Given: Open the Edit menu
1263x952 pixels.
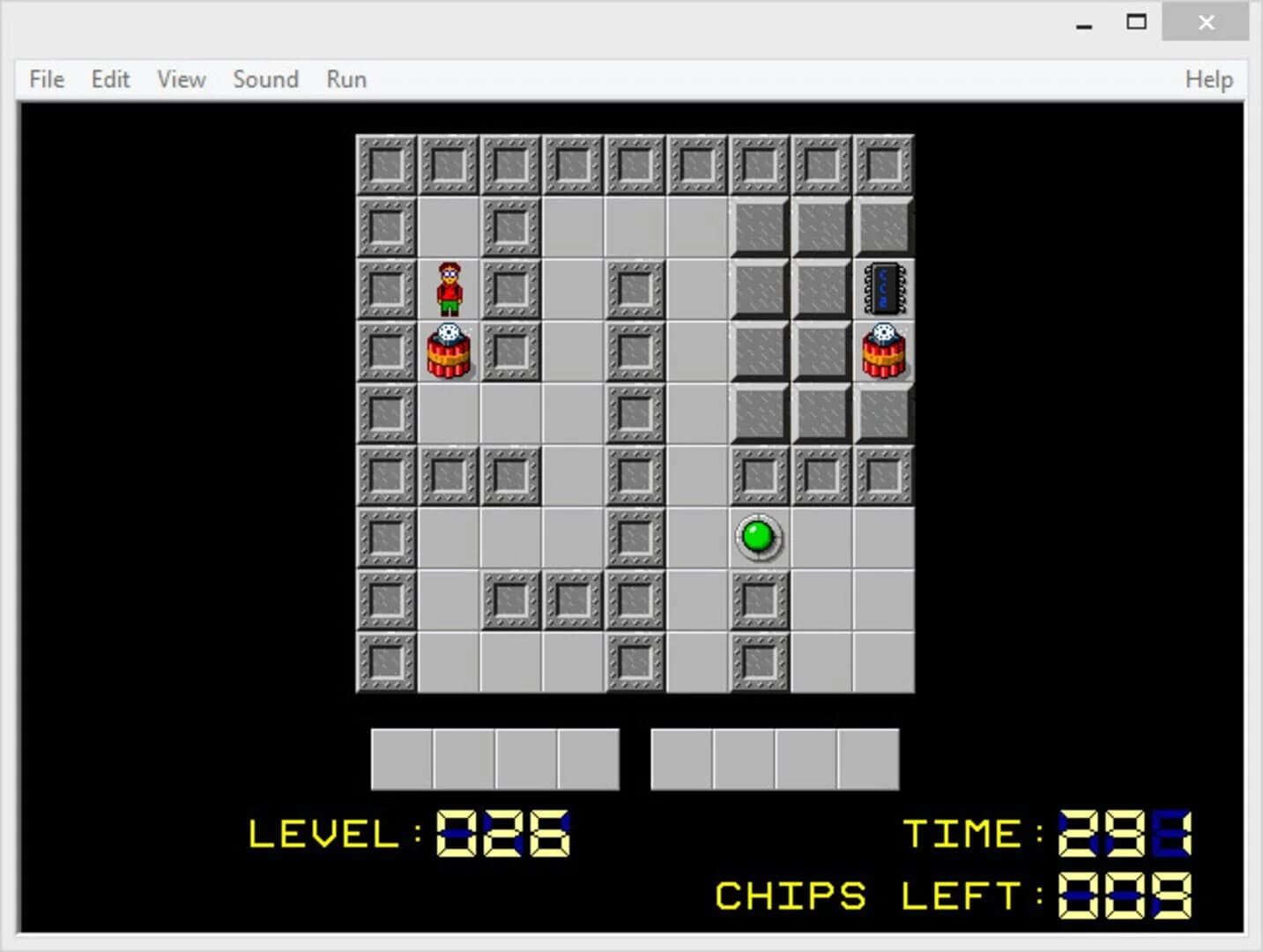Looking at the screenshot, I should click(109, 79).
